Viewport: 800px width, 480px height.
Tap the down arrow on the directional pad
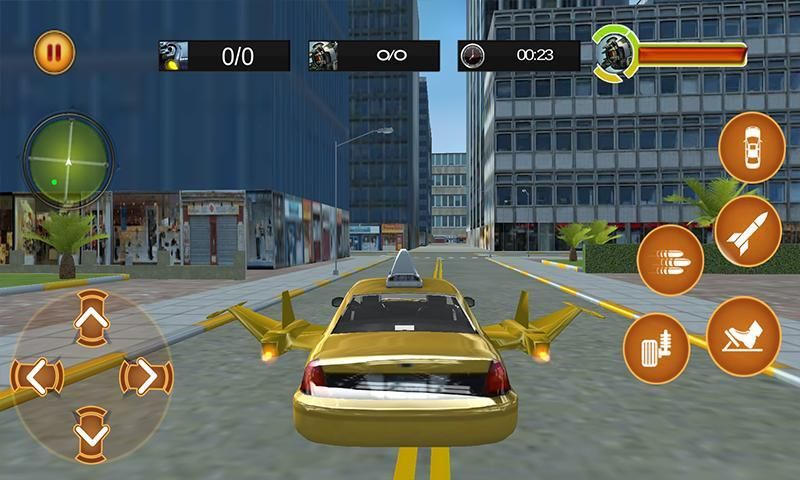coord(91,433)
